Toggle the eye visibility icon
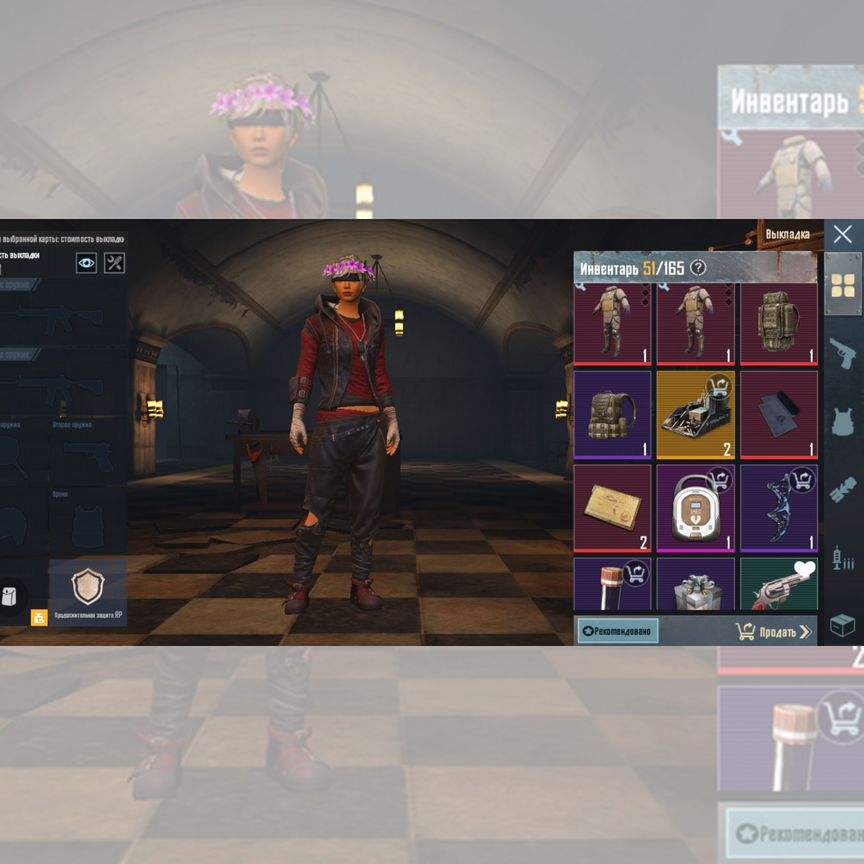Image resolution: width=864 pixels, height=864 pixels. point(87,263)
